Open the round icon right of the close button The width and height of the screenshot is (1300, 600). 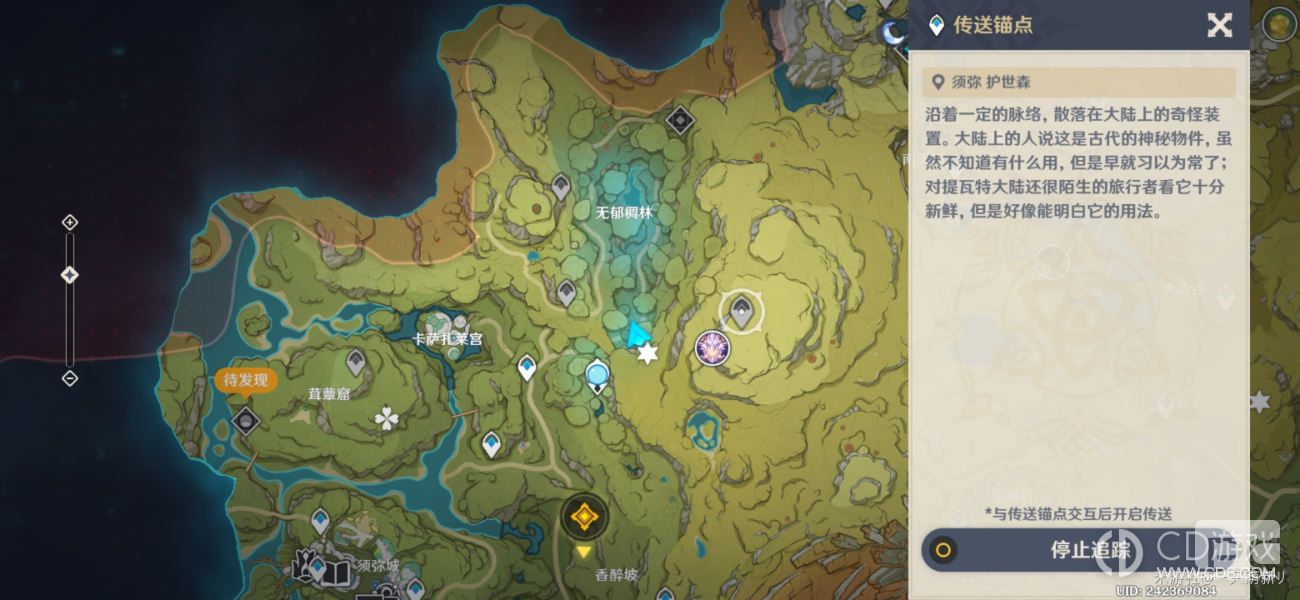tap(1278, 24)
